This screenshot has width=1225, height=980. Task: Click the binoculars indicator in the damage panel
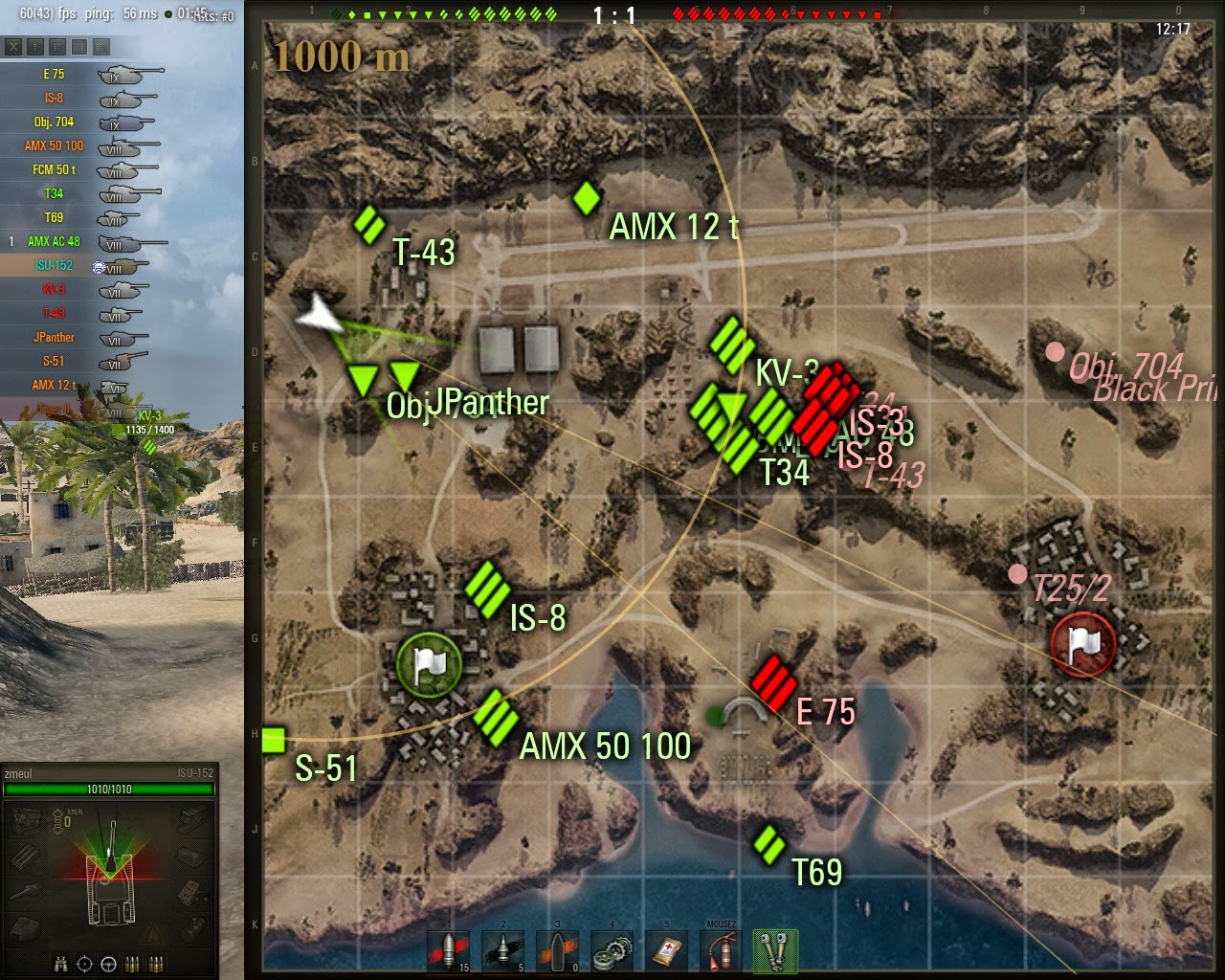coord(60,966)
